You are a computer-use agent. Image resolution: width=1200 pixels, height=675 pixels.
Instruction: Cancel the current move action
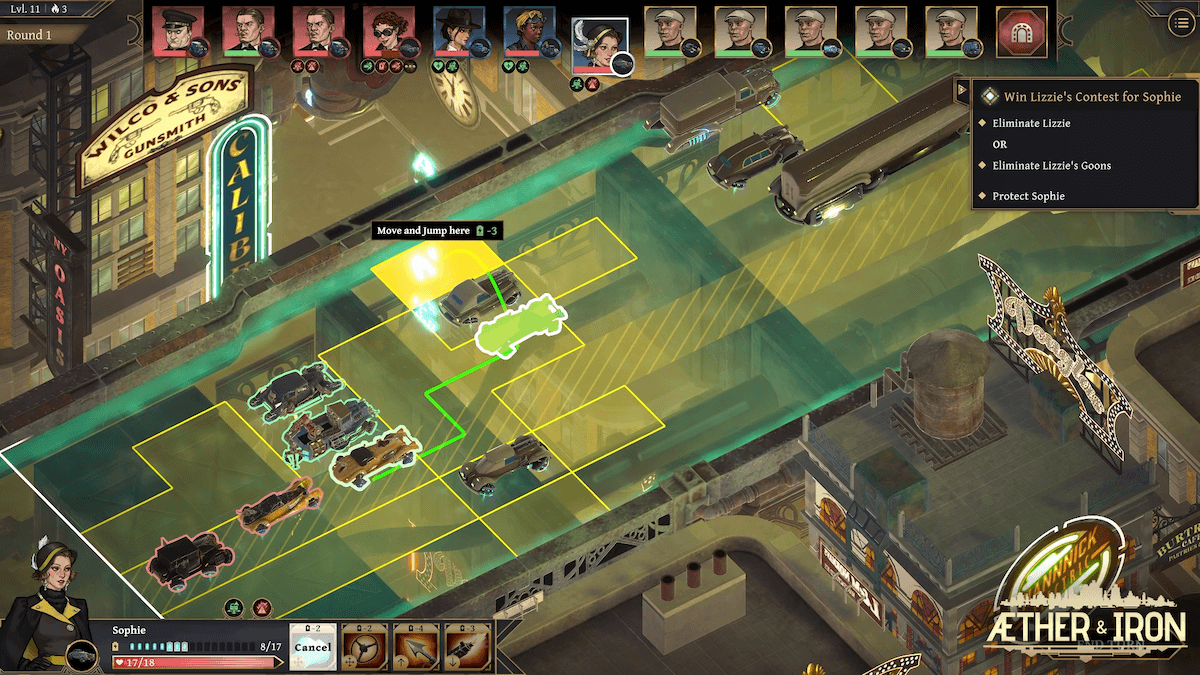pyautogui.click(x=313, y=646)
